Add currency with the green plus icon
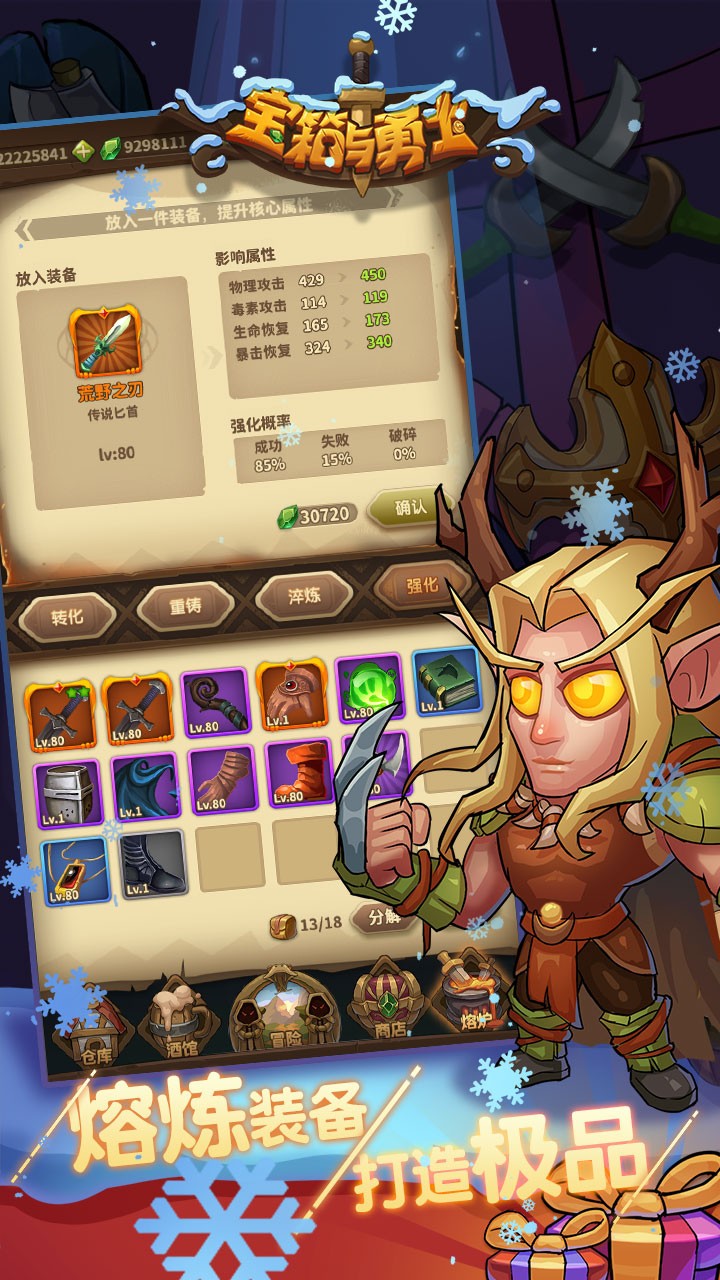The width and height of the screenshot is (720, 1280). [x=82, y=152]
